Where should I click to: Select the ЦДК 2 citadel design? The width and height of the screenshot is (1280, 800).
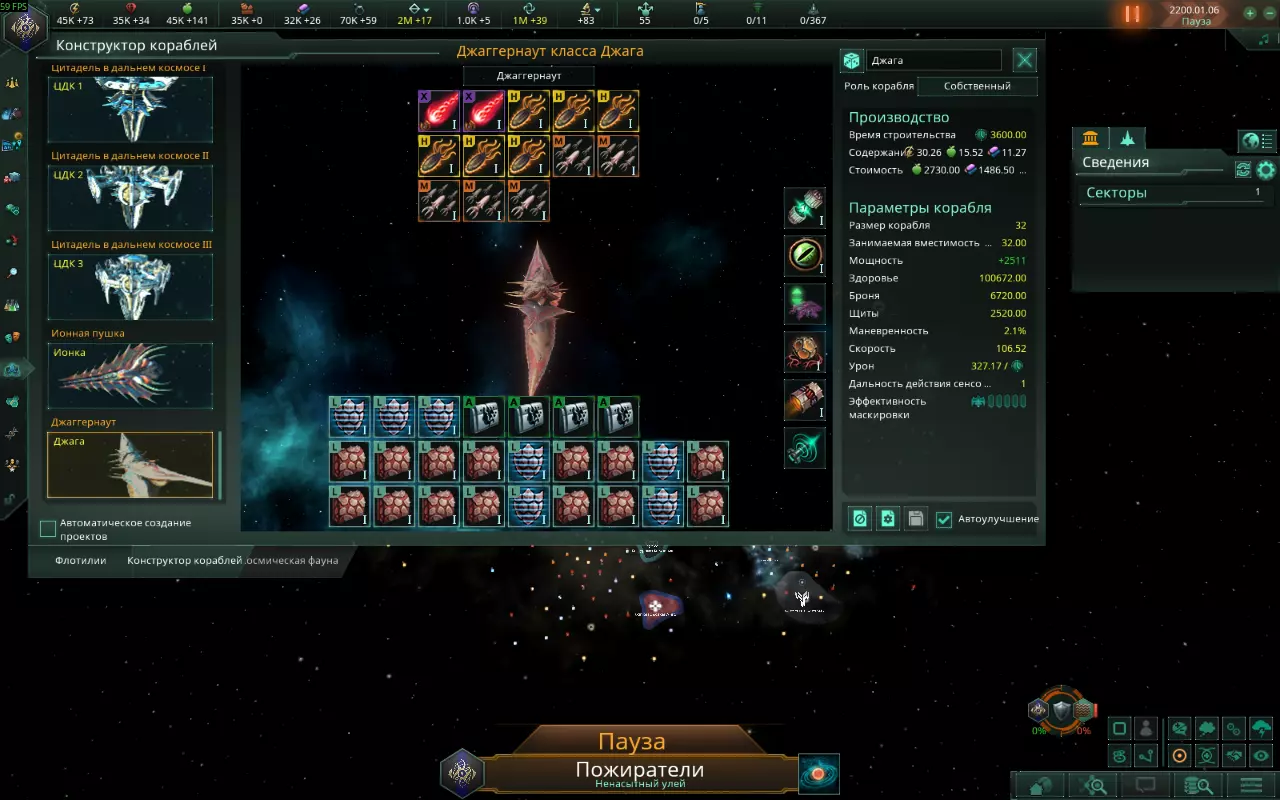(x=130, y=198)
